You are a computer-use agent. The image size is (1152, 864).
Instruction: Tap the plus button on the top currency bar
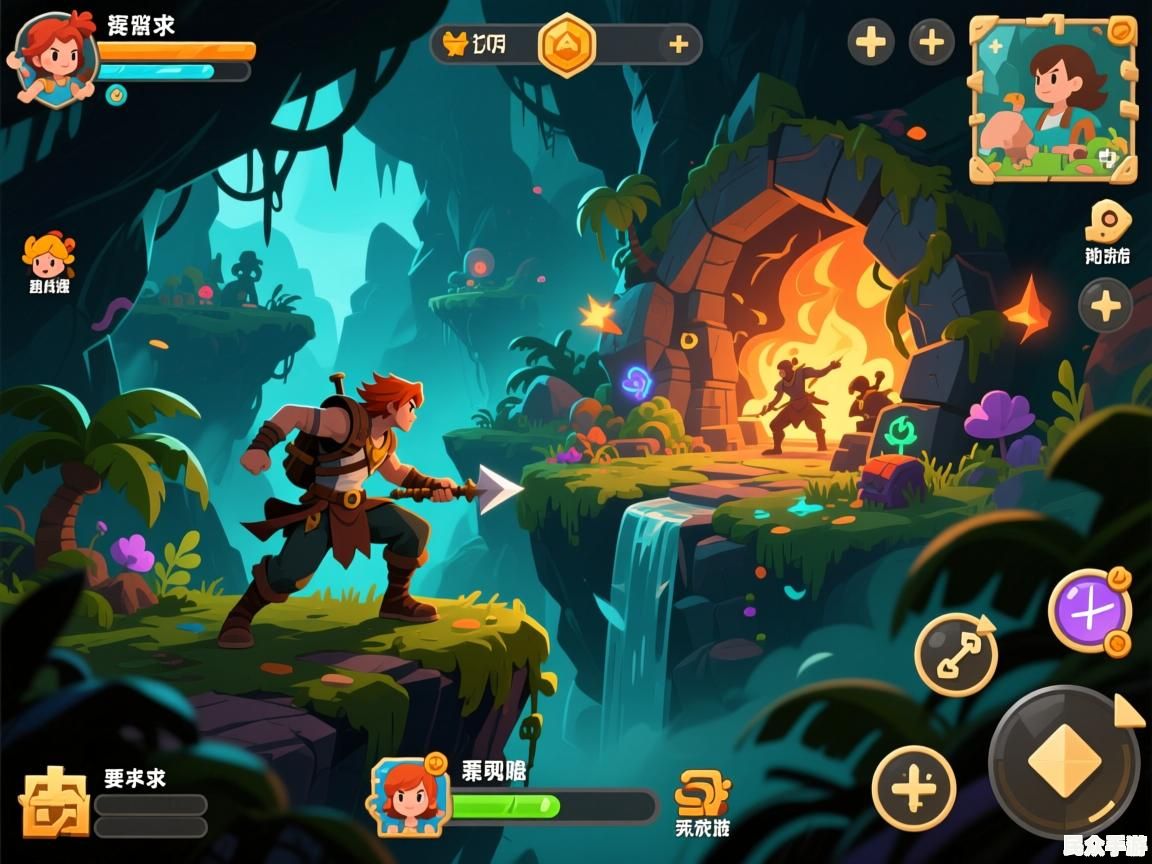[678, 44]
